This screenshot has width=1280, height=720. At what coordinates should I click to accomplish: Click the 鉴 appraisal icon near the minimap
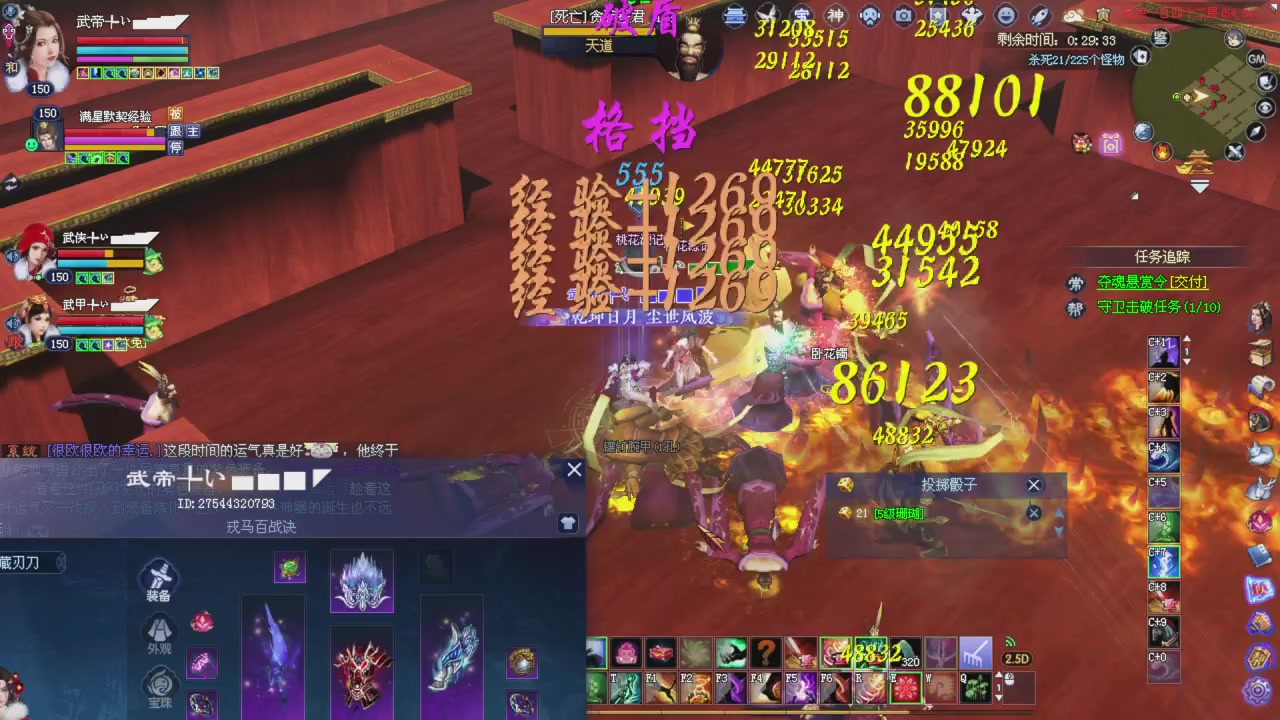tap(1160, 39)
